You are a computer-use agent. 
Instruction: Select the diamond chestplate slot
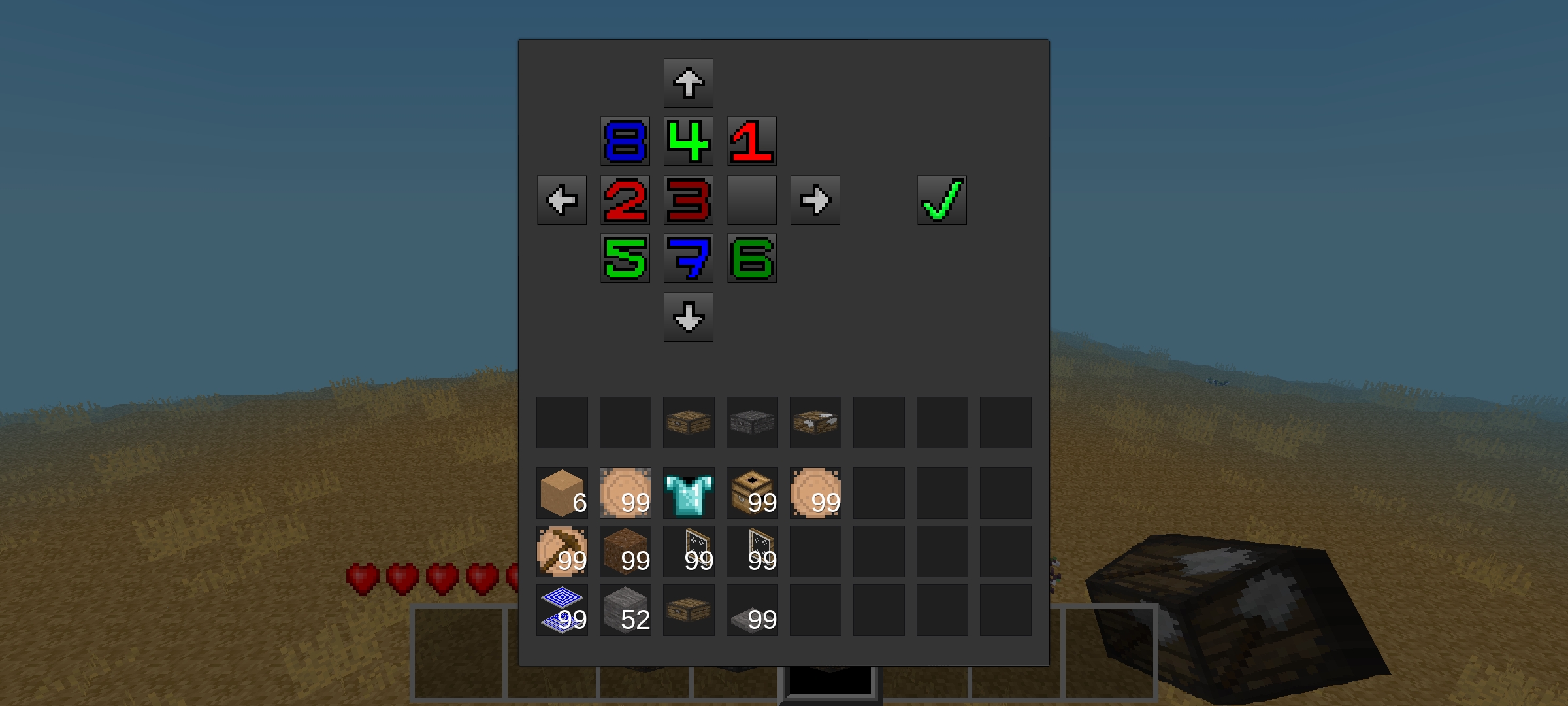pos(688,494)
